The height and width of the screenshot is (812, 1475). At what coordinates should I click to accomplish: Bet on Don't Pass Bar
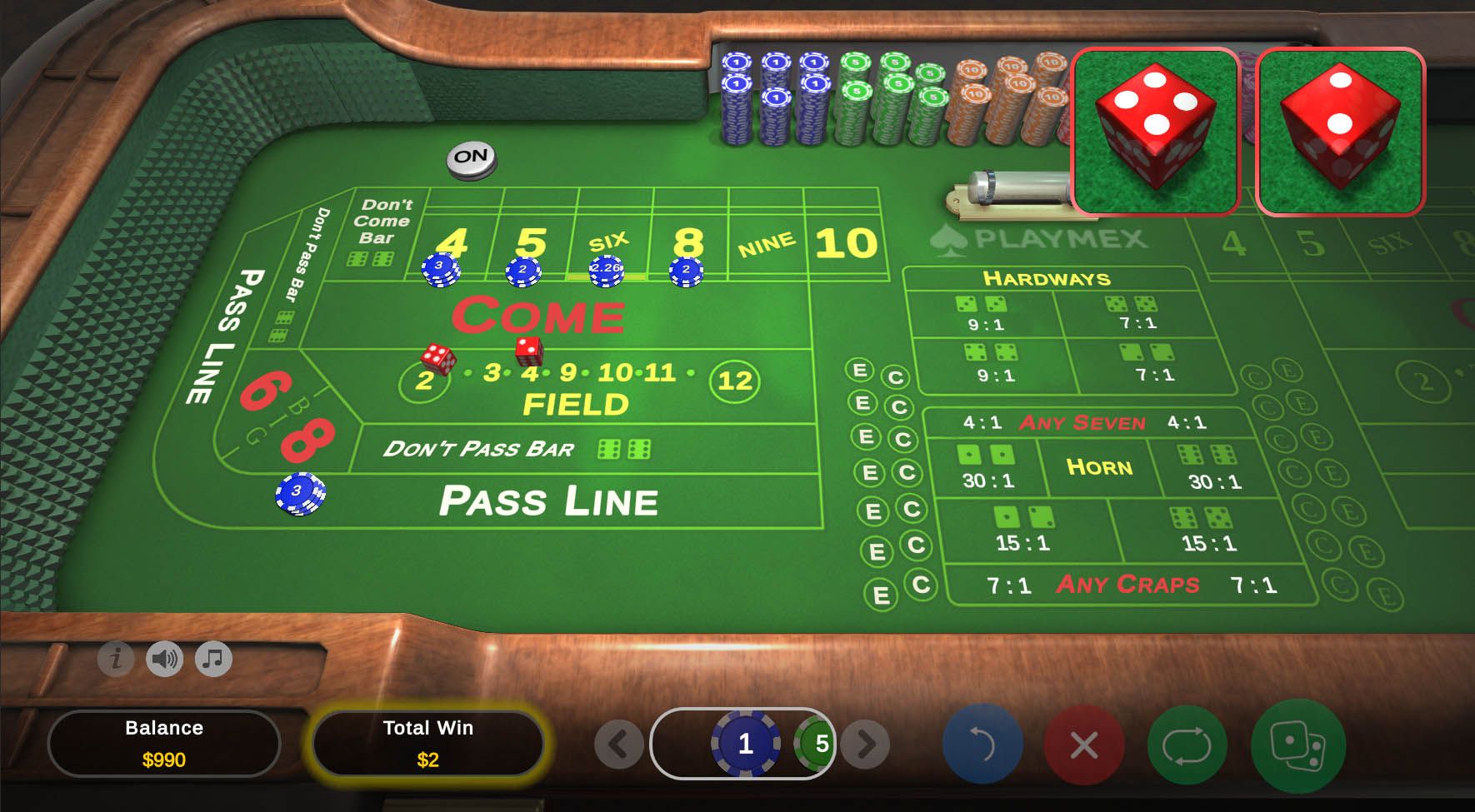click(479, 450)
